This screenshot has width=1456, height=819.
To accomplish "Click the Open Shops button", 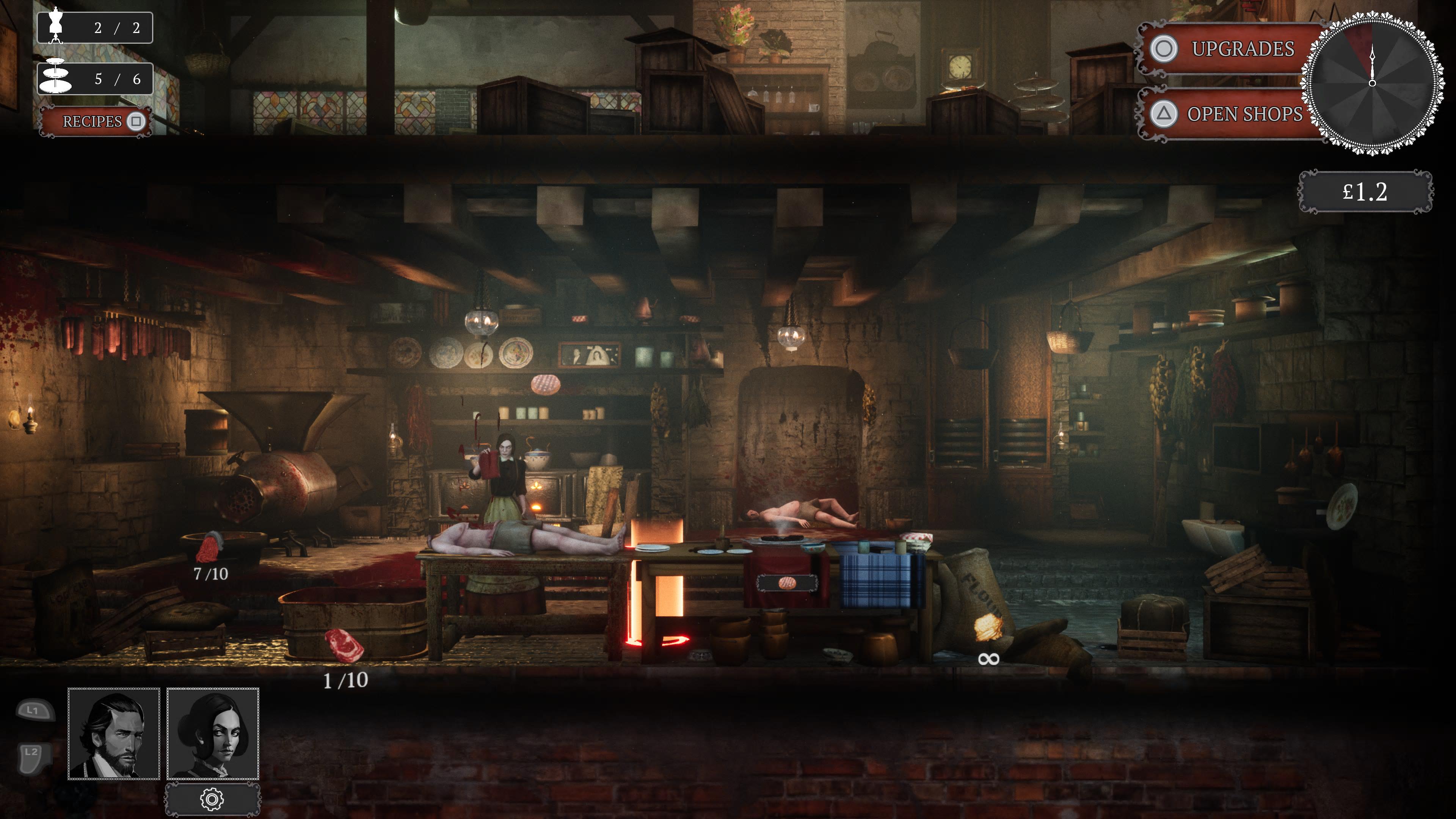I will coord(1229,114).
